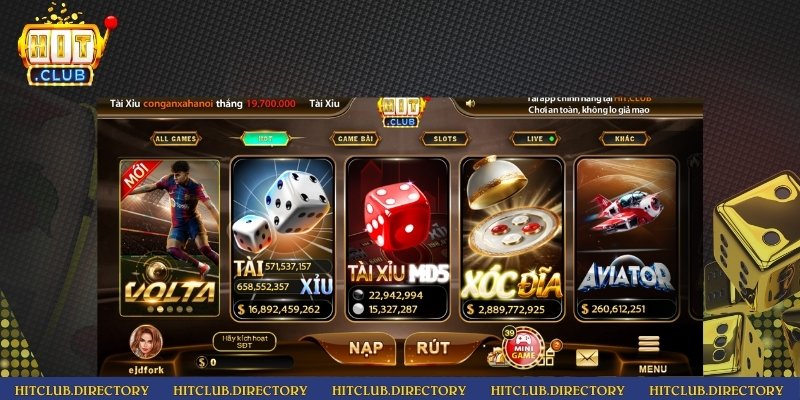Open the Menu hamburger button
The height and width of the screenshot is (400, 800).
click(651, 352)
